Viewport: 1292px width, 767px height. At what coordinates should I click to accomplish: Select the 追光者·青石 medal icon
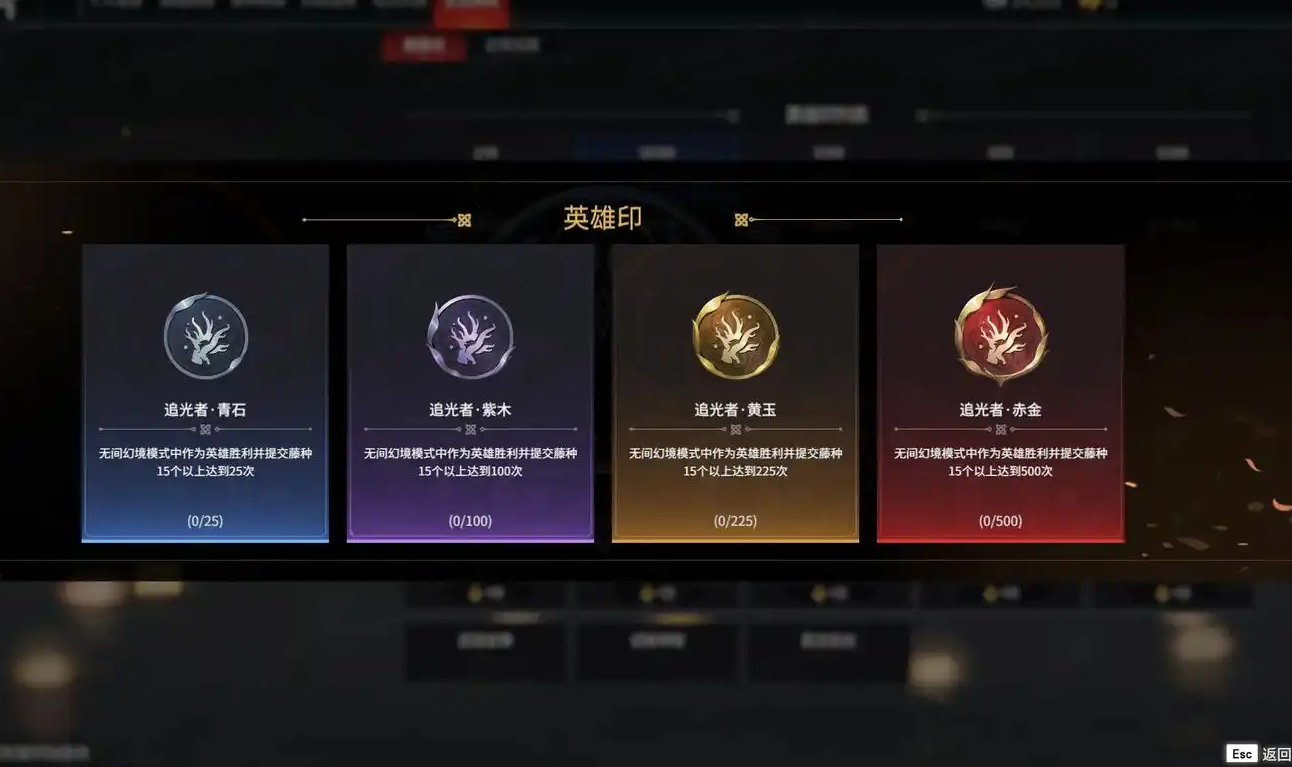click(205, 335)
